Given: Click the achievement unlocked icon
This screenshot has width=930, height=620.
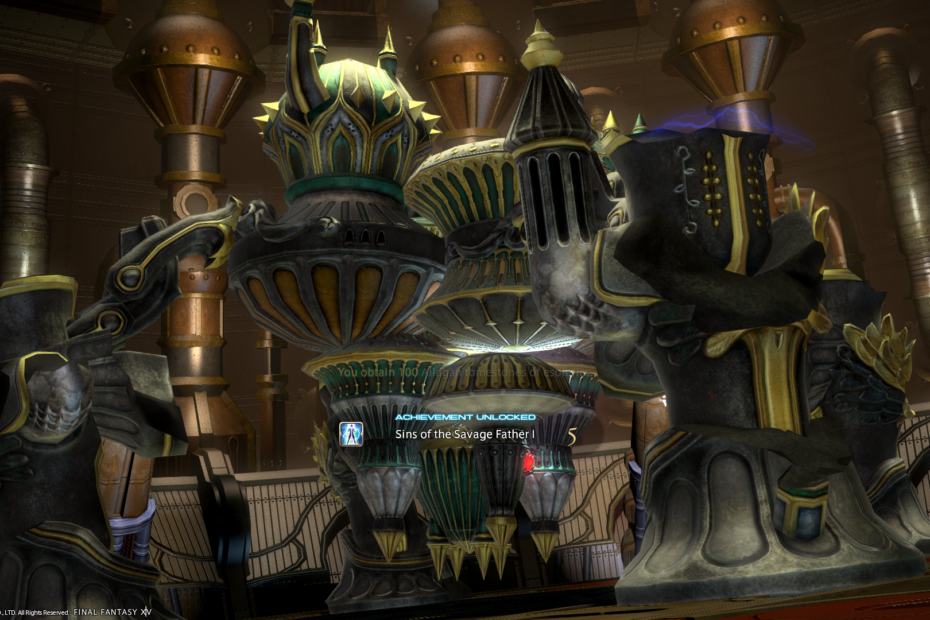Looking at the screenshot, I should coord(351,434).
